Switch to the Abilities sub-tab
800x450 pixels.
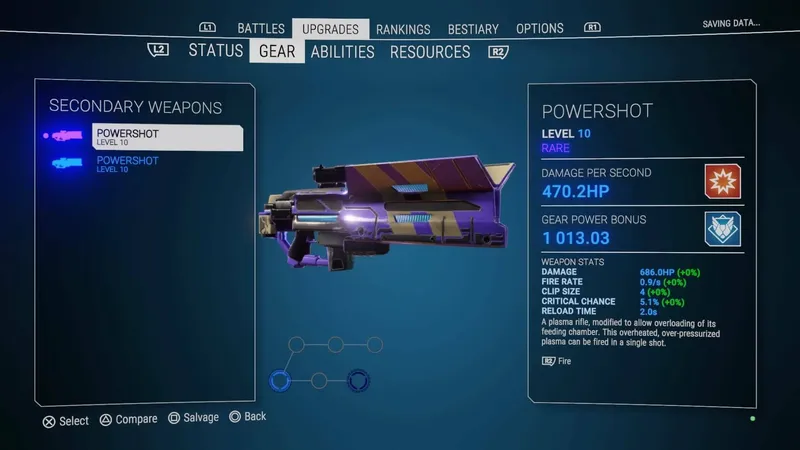pyautogui.click(x=342, y=51)
